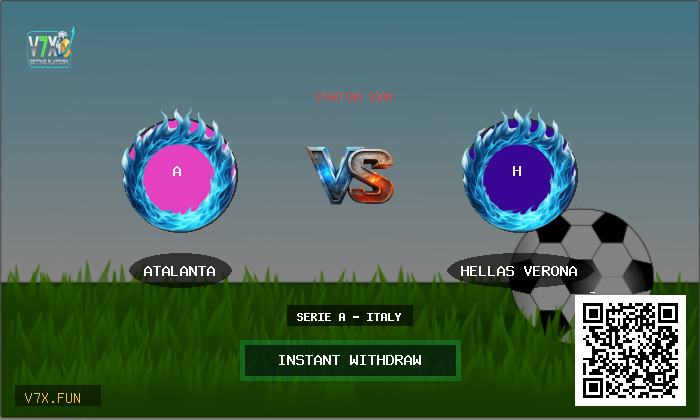Open the QR code
Image resolution: width=700 pixels, height=420 pixels.
tap(630, 350)
